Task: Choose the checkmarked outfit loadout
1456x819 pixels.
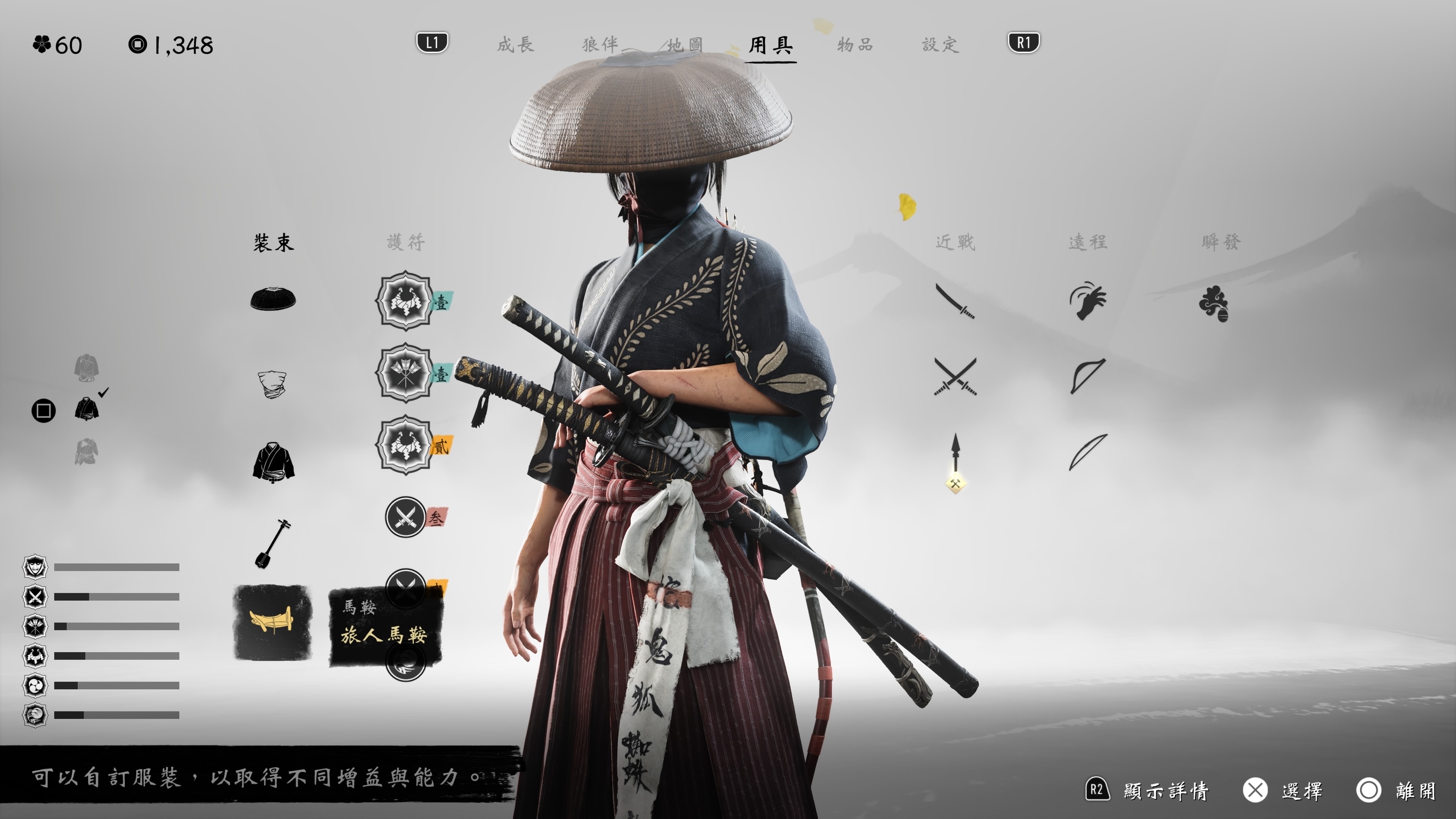Action: (87, 408)
